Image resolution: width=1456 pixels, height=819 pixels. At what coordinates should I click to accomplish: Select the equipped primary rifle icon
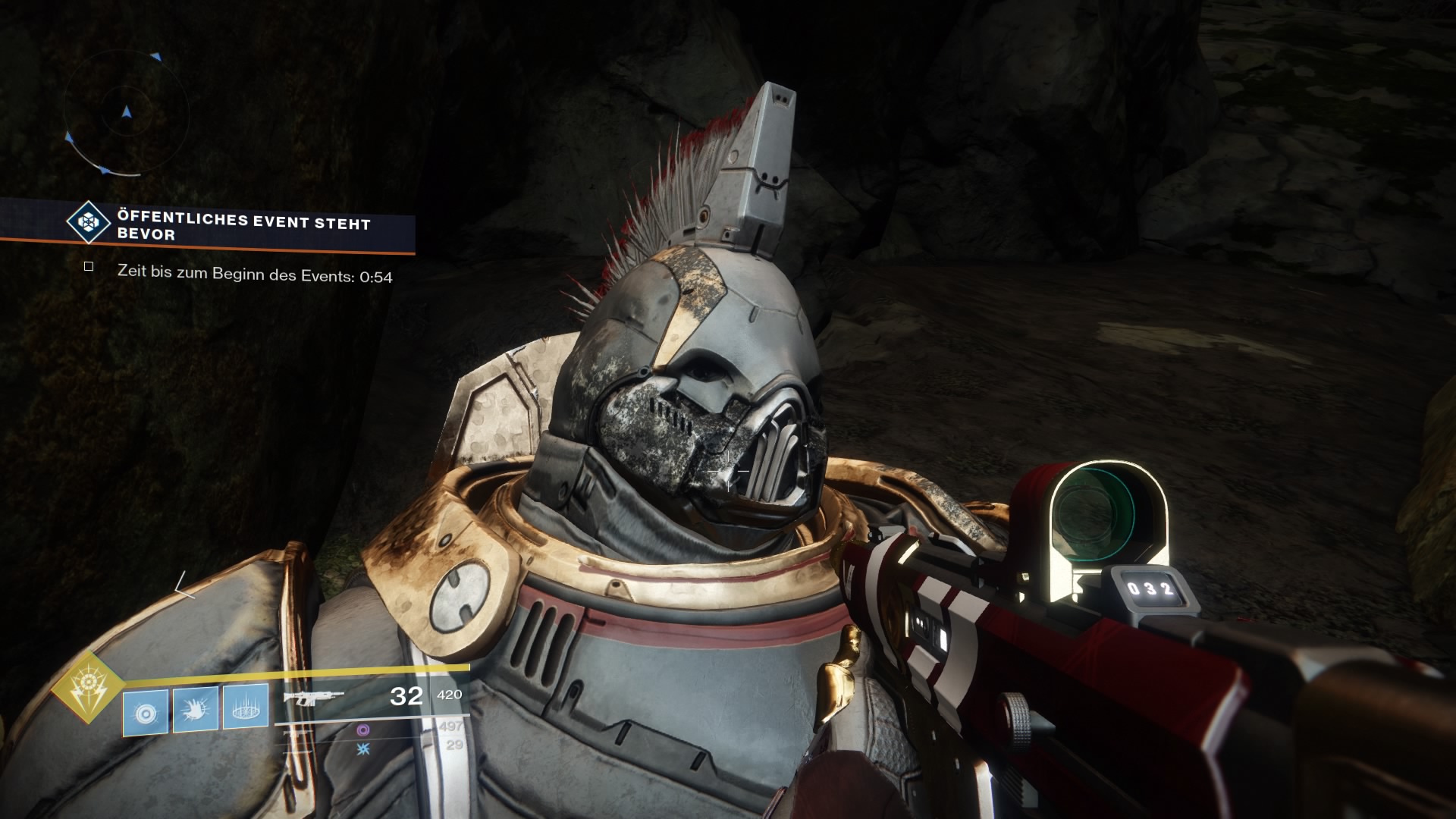[x=312, y=696]
